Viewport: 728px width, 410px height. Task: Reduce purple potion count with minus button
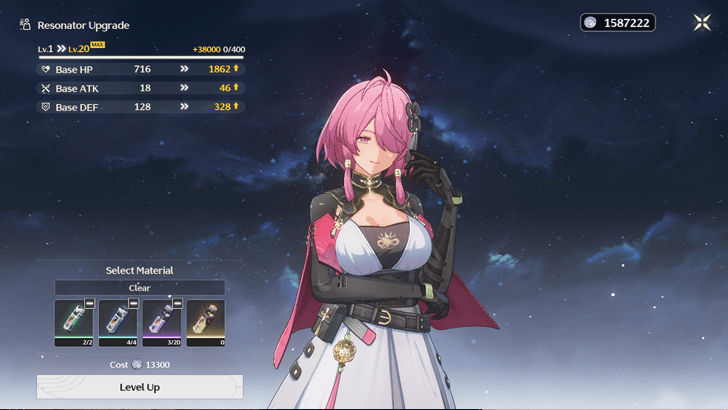[177, 302]
